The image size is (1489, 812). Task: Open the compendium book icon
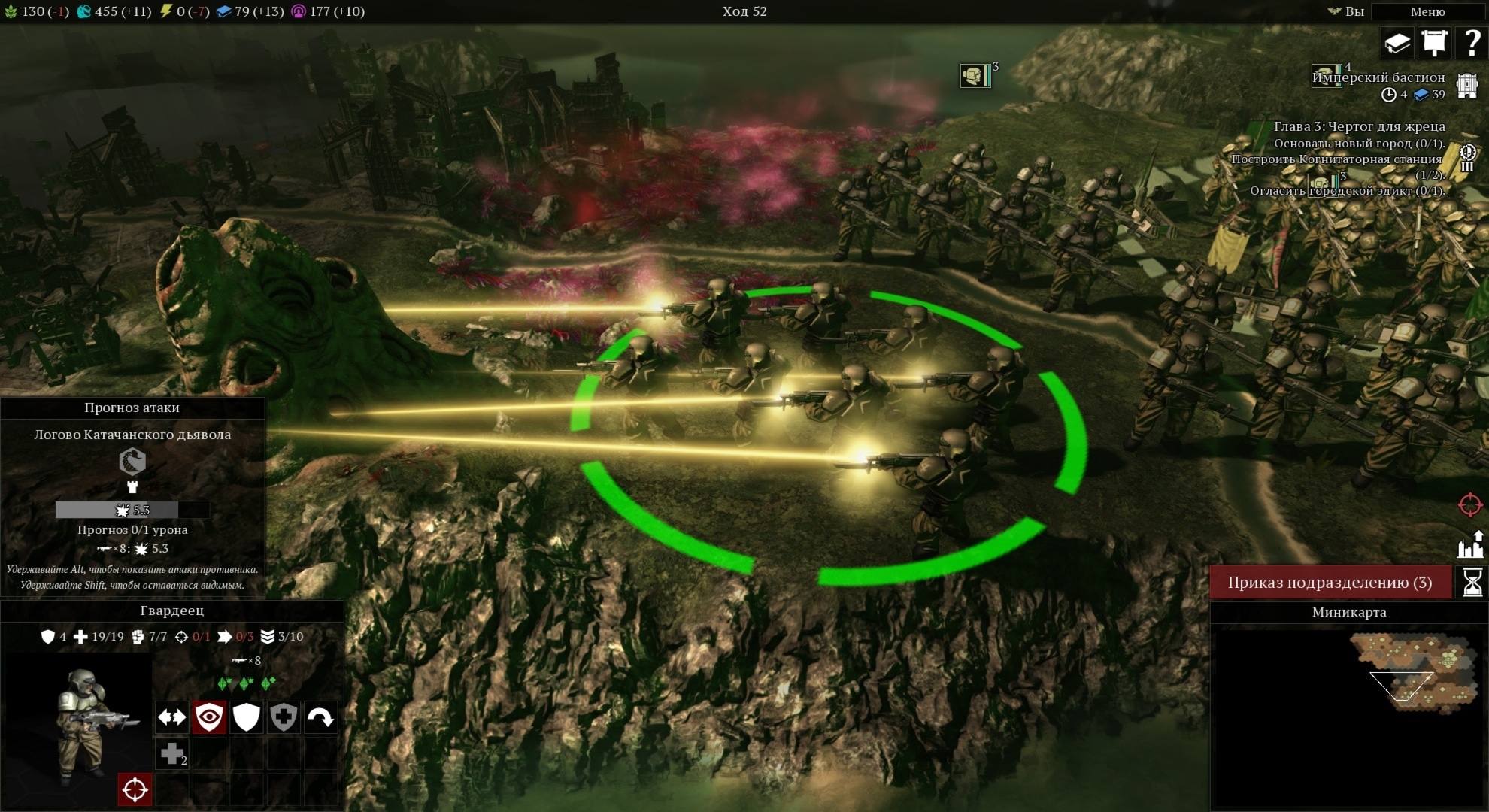pos(1397,43)
